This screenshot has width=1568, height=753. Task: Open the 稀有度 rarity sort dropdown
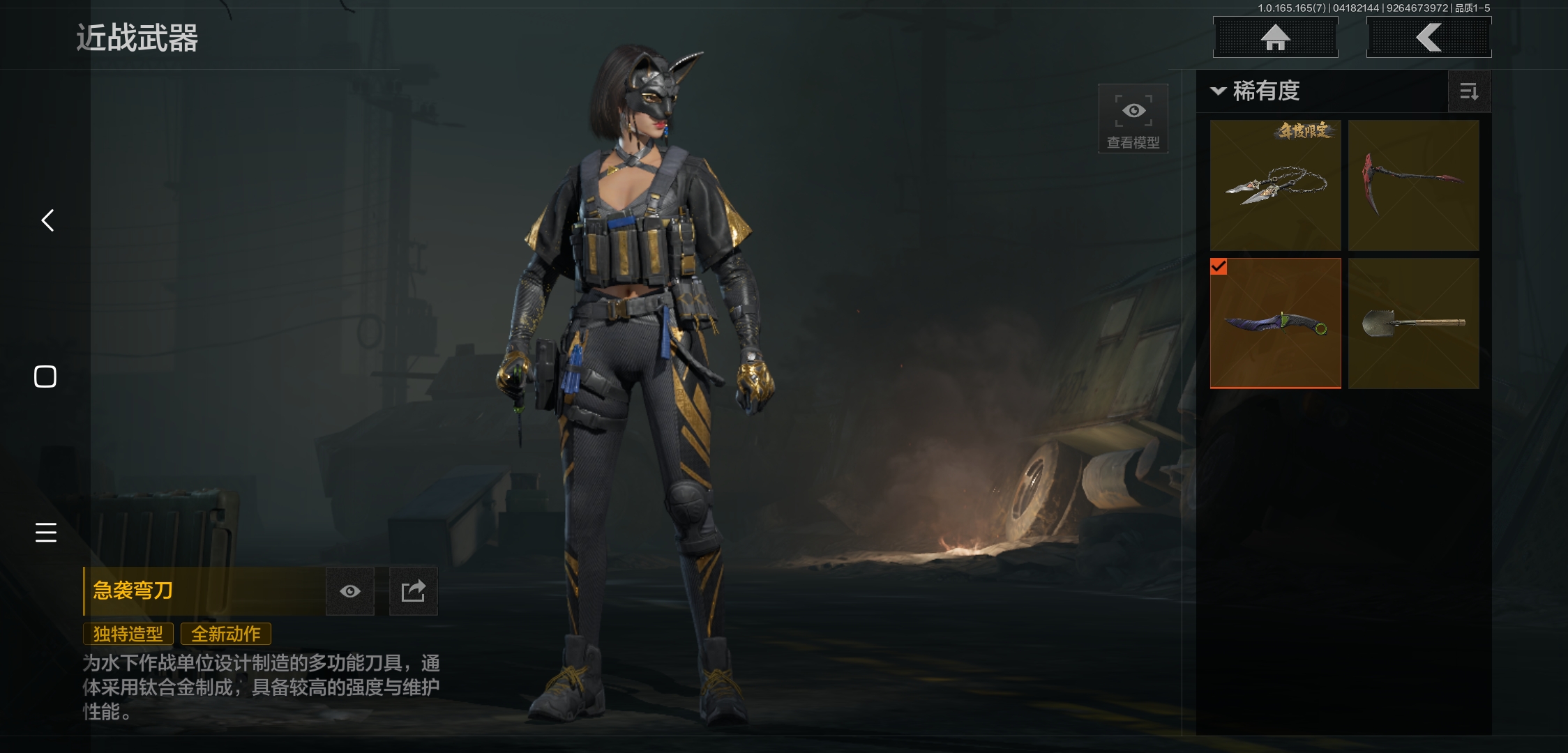[1256, 91]
